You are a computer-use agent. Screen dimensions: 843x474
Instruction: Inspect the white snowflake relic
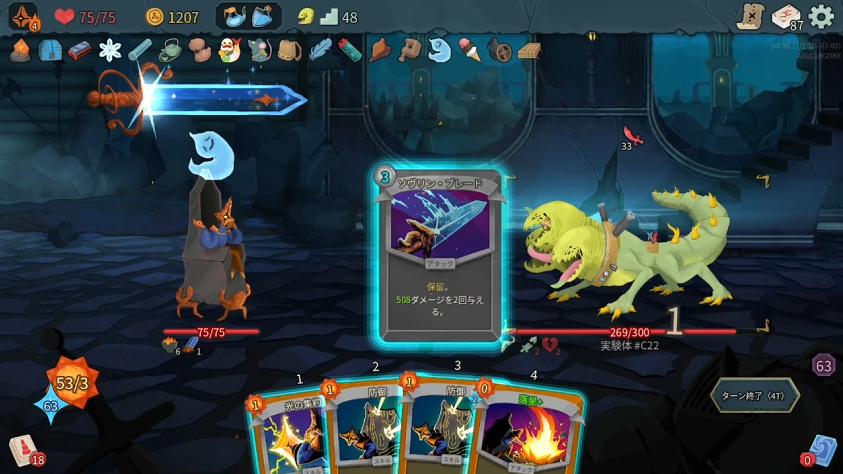pos(110,50)
